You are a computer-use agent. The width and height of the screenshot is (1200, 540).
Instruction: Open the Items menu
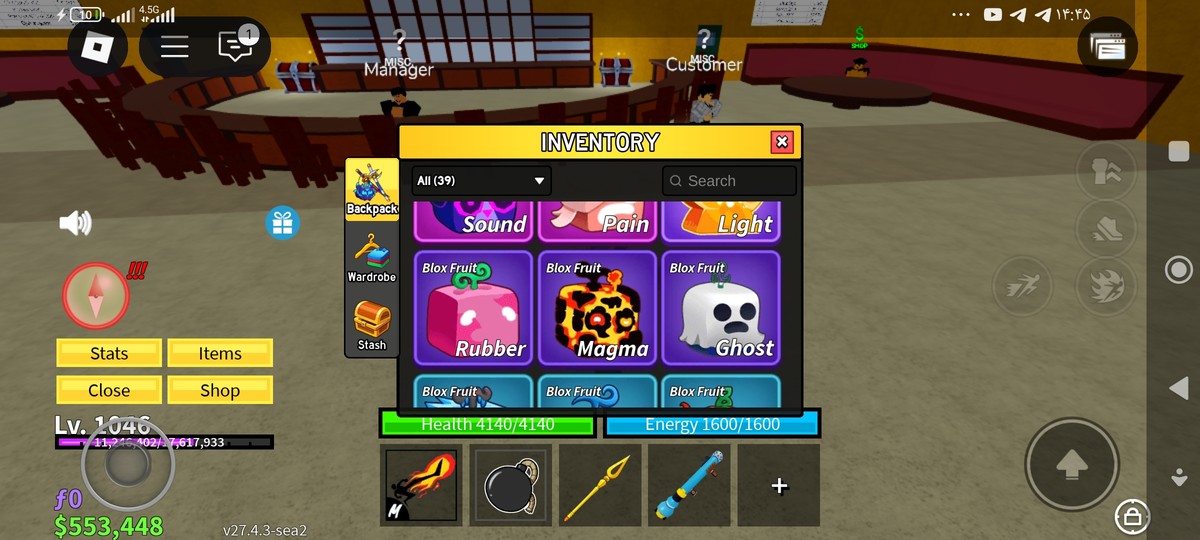coord(220,353)
